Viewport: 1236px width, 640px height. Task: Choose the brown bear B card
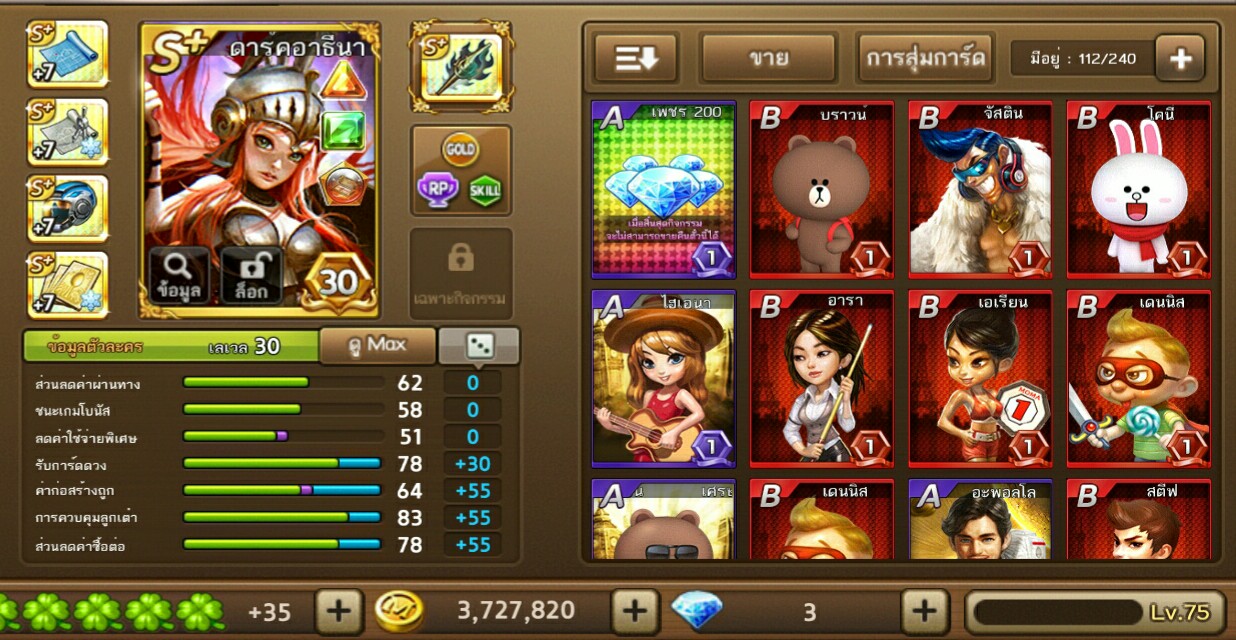[x=821, y=189]
